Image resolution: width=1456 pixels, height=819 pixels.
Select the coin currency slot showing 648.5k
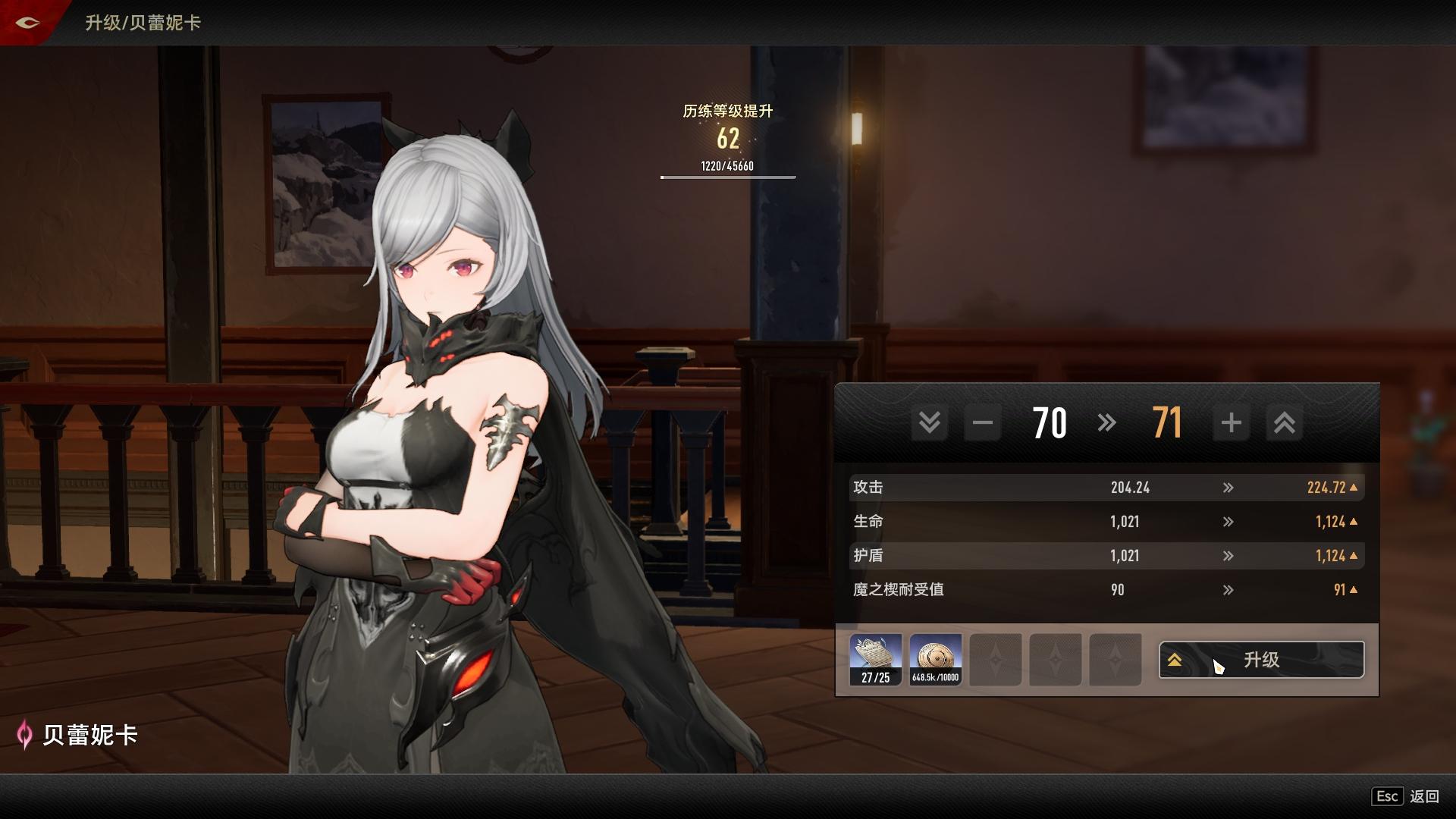936,660
